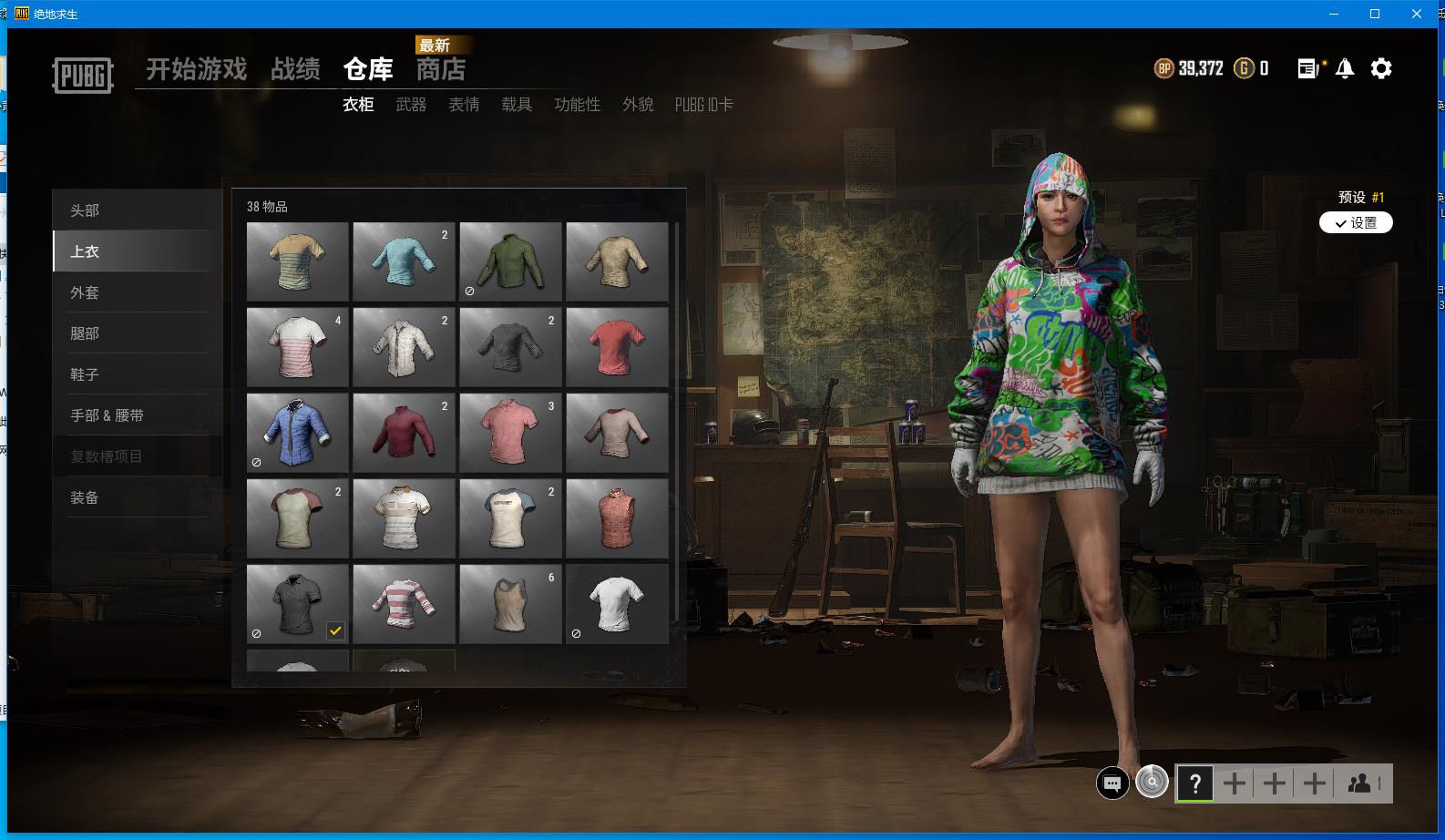Switch to the 战绩 career tab

coord(295,69)
